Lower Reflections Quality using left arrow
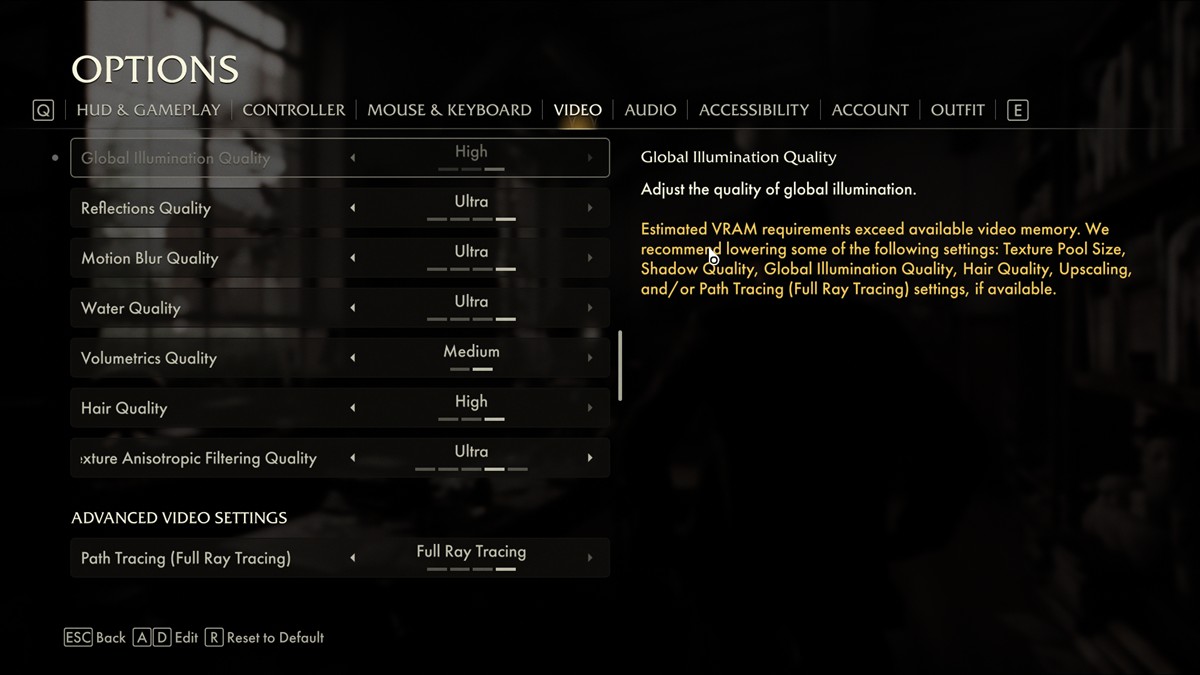 click(352, 208)
